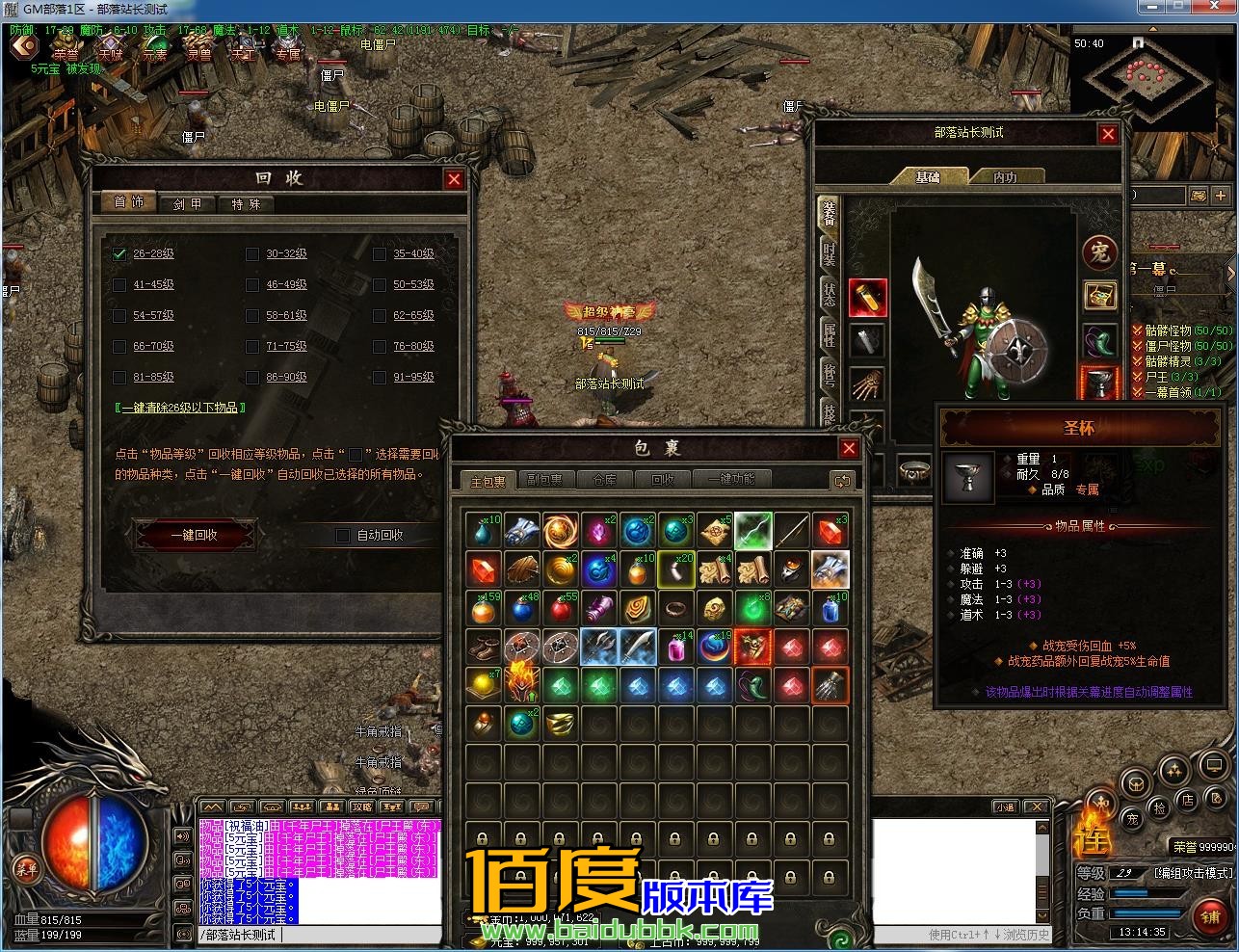This screenshot has height=952, width=1239.
Task: Click the bag's swap arrows button
Action: tap(842, 480)
